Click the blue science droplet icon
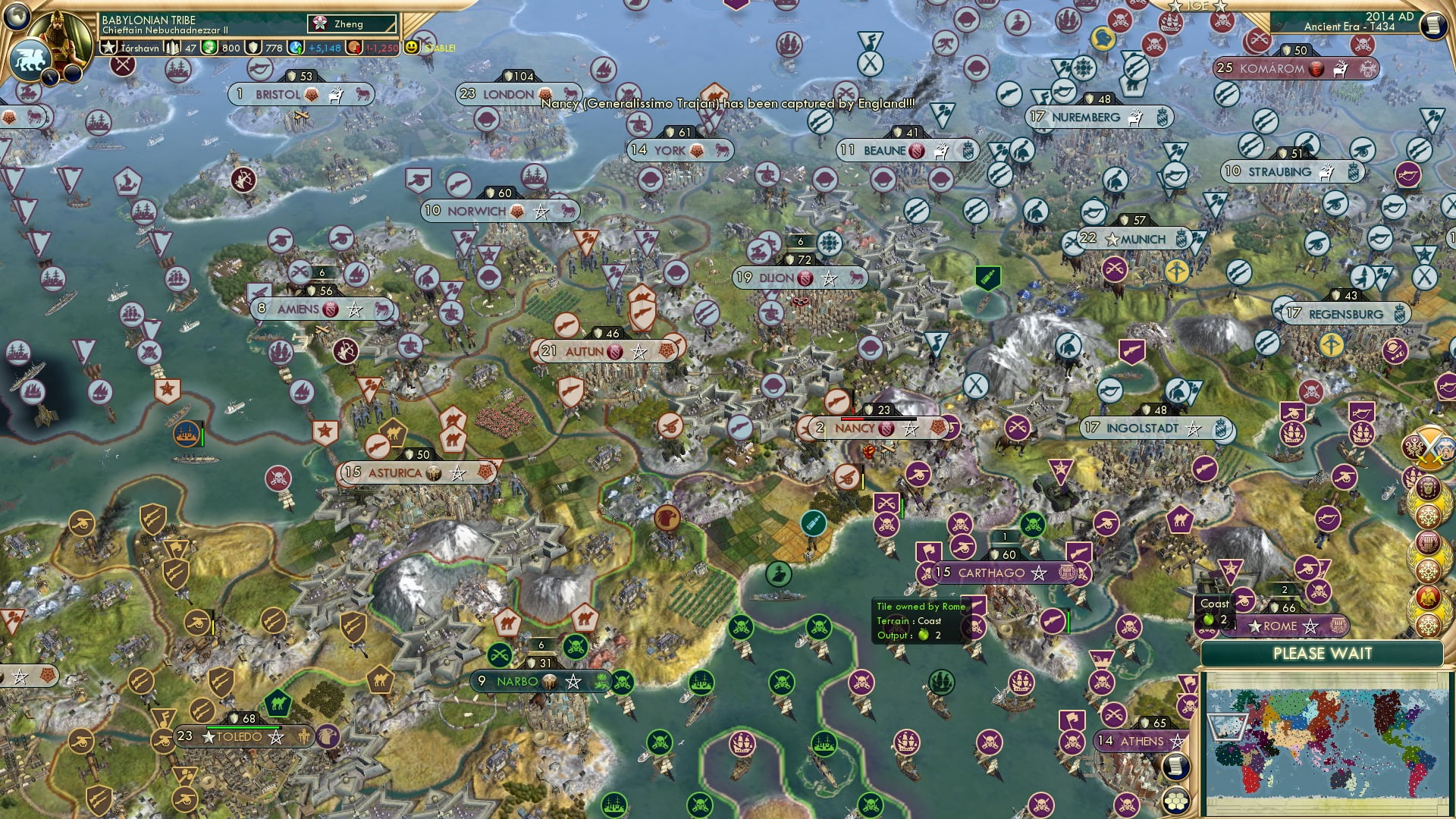Viewport: 1456px width, 819px height. [x=294, y=49]
